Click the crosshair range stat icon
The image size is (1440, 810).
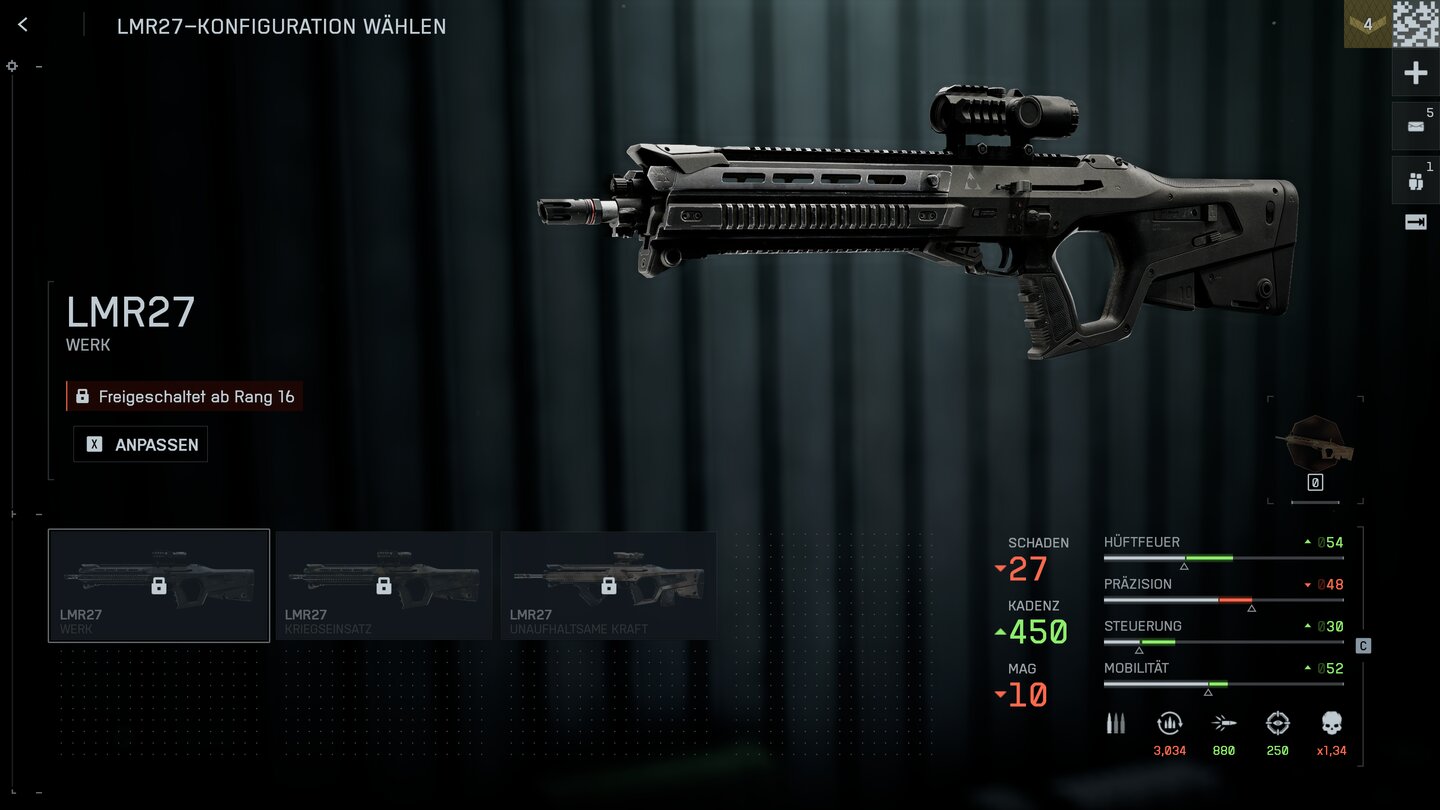tap(1277, 724)
